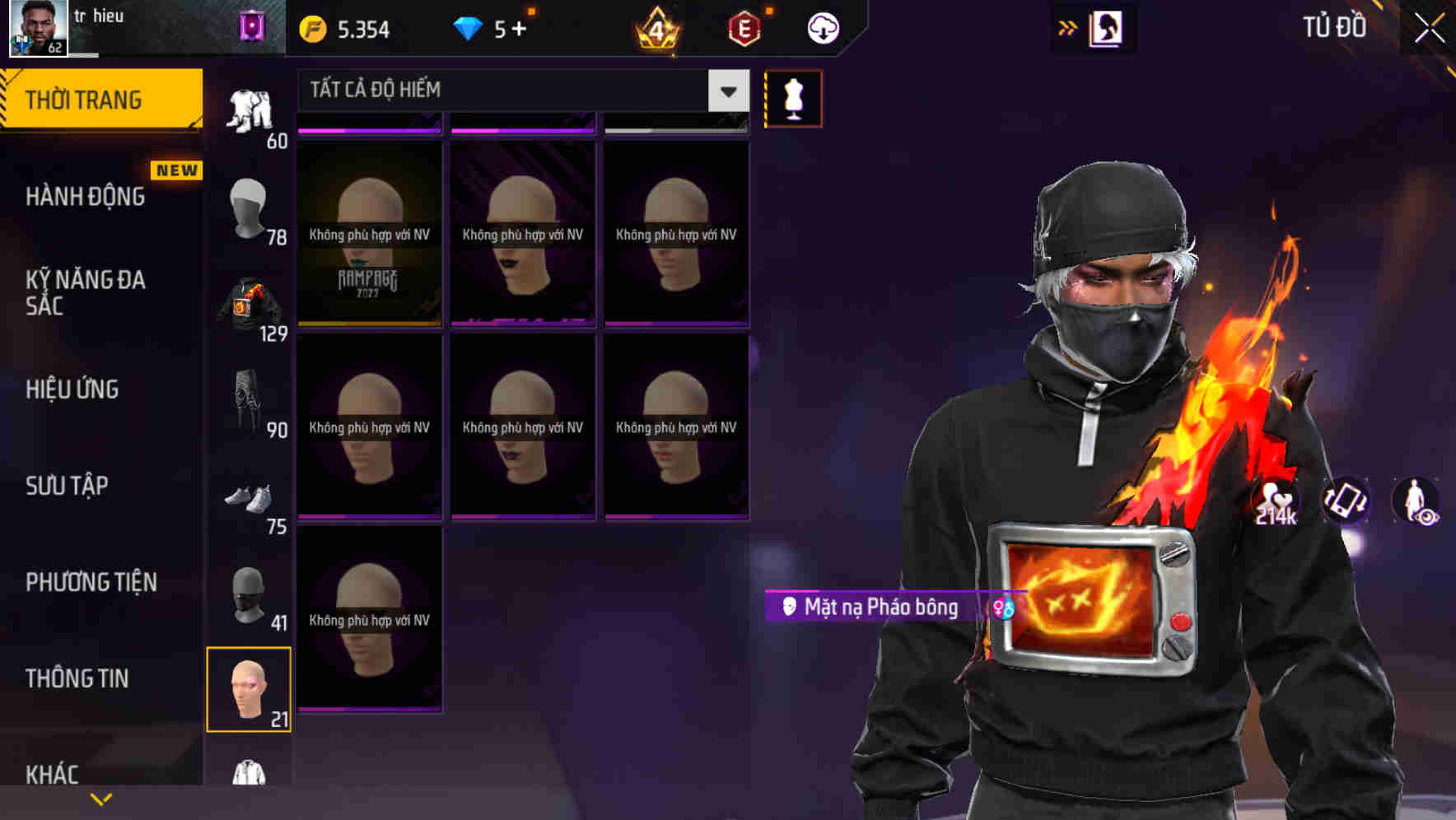
Task: Select the face skin thumbnail labeled 21
Action: click(x=250, y=690)
